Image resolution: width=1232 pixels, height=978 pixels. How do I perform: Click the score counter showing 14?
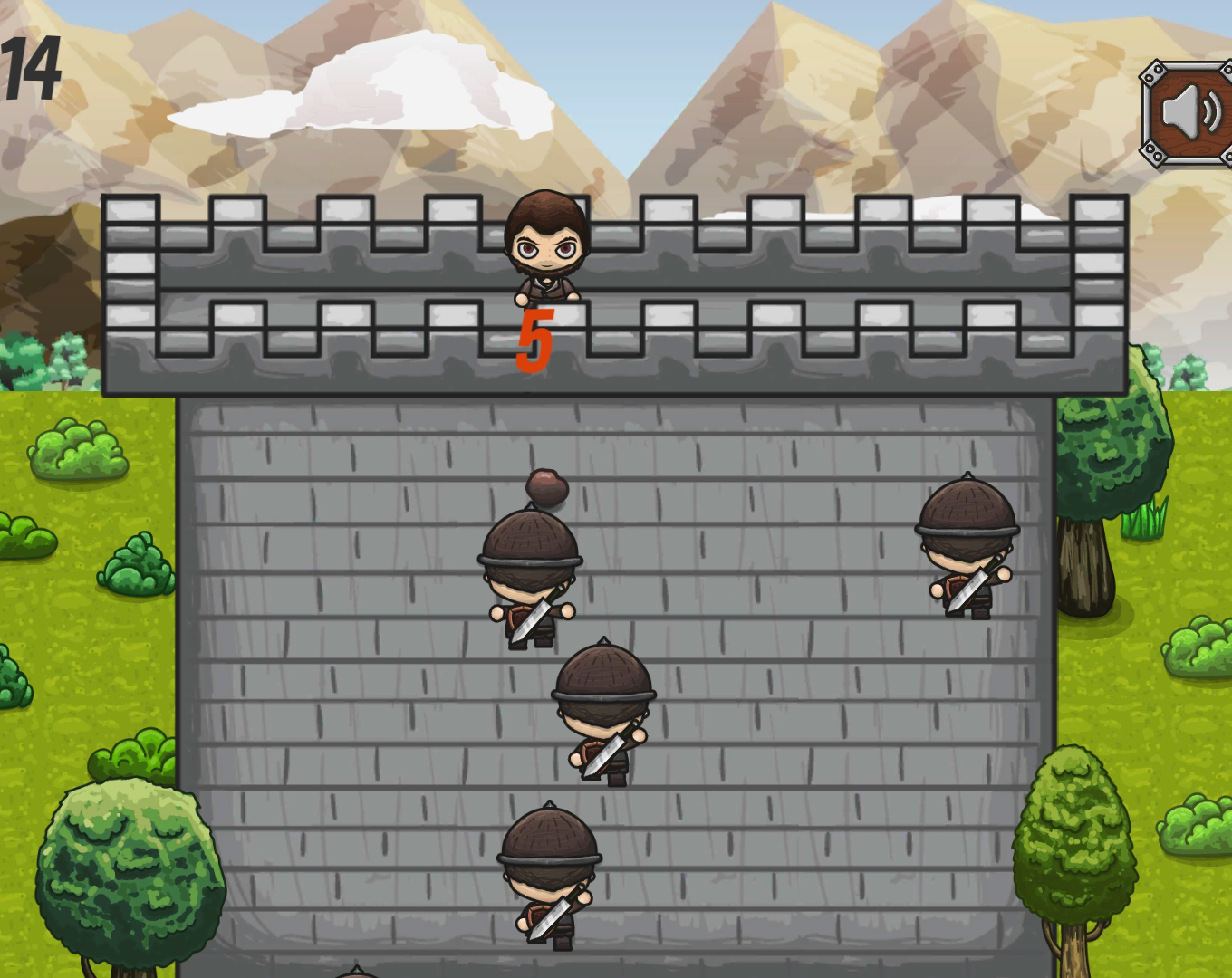click(x=30, y=68)
